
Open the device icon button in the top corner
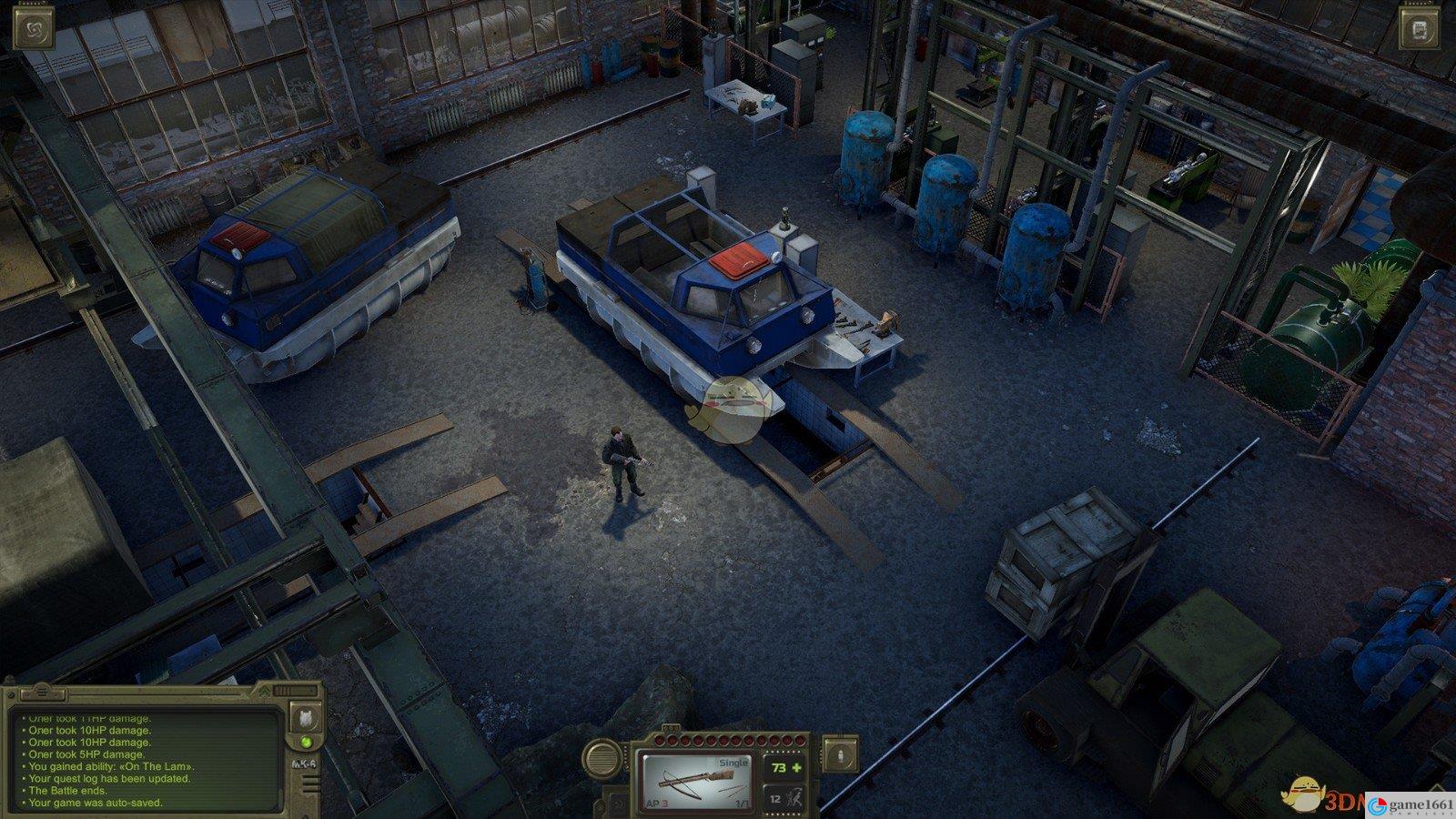tap(1421, 28)
